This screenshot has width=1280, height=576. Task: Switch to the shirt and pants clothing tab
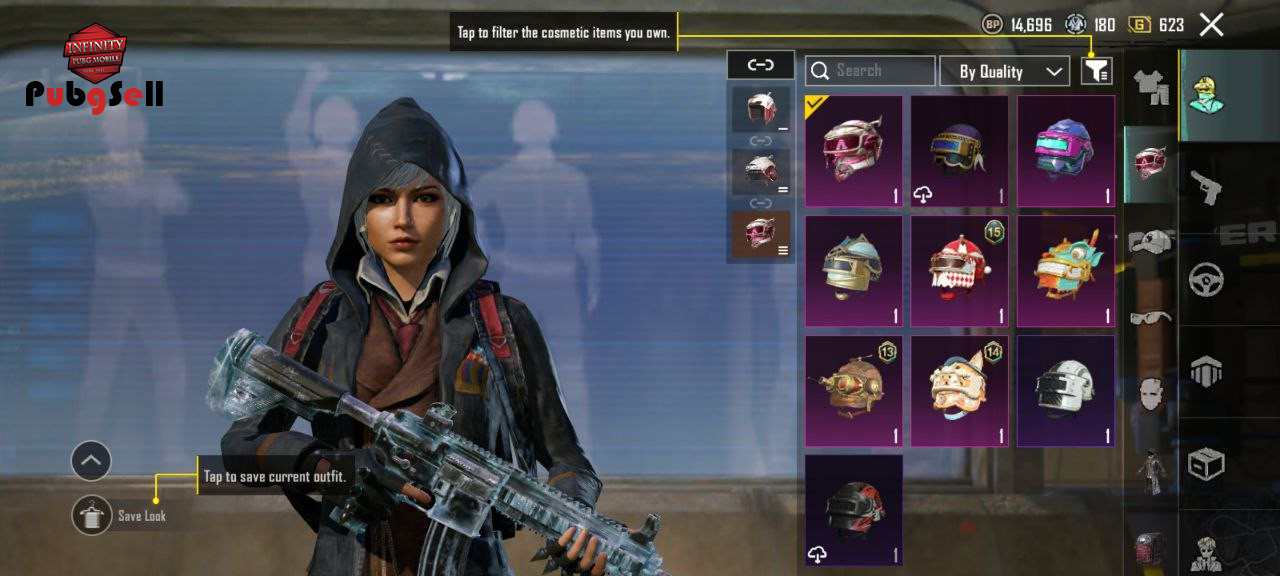(1151, 88)
